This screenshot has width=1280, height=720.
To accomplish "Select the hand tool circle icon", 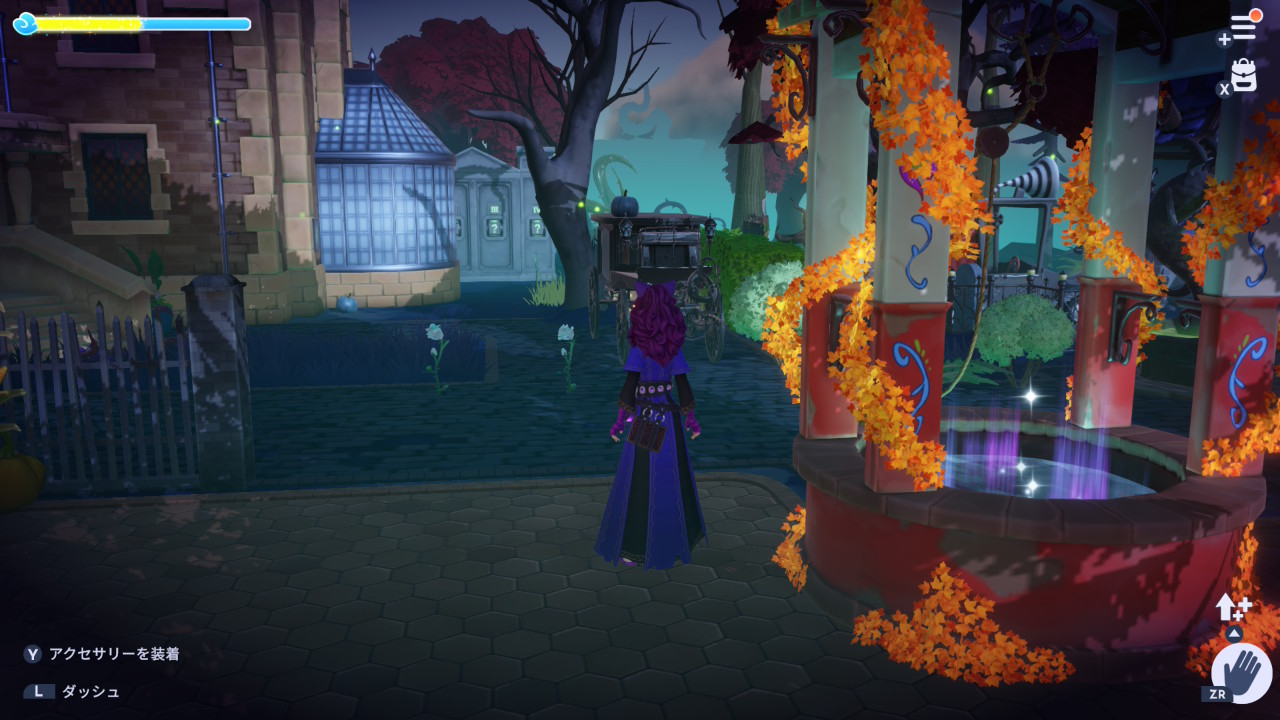I will point(1242,671).
